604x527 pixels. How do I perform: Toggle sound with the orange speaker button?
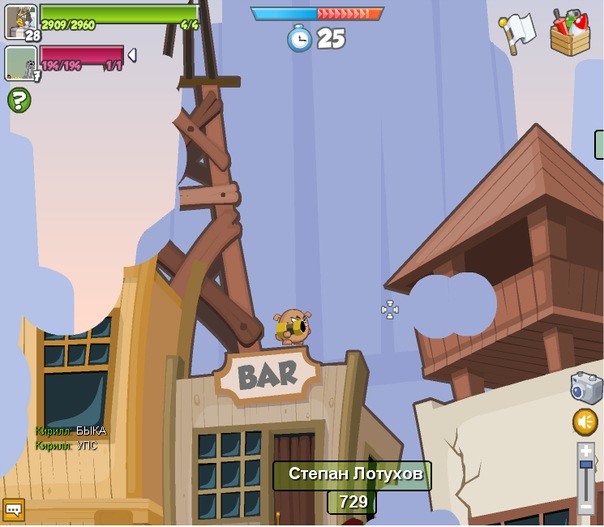pyautogui.click(x=586, y=422)
